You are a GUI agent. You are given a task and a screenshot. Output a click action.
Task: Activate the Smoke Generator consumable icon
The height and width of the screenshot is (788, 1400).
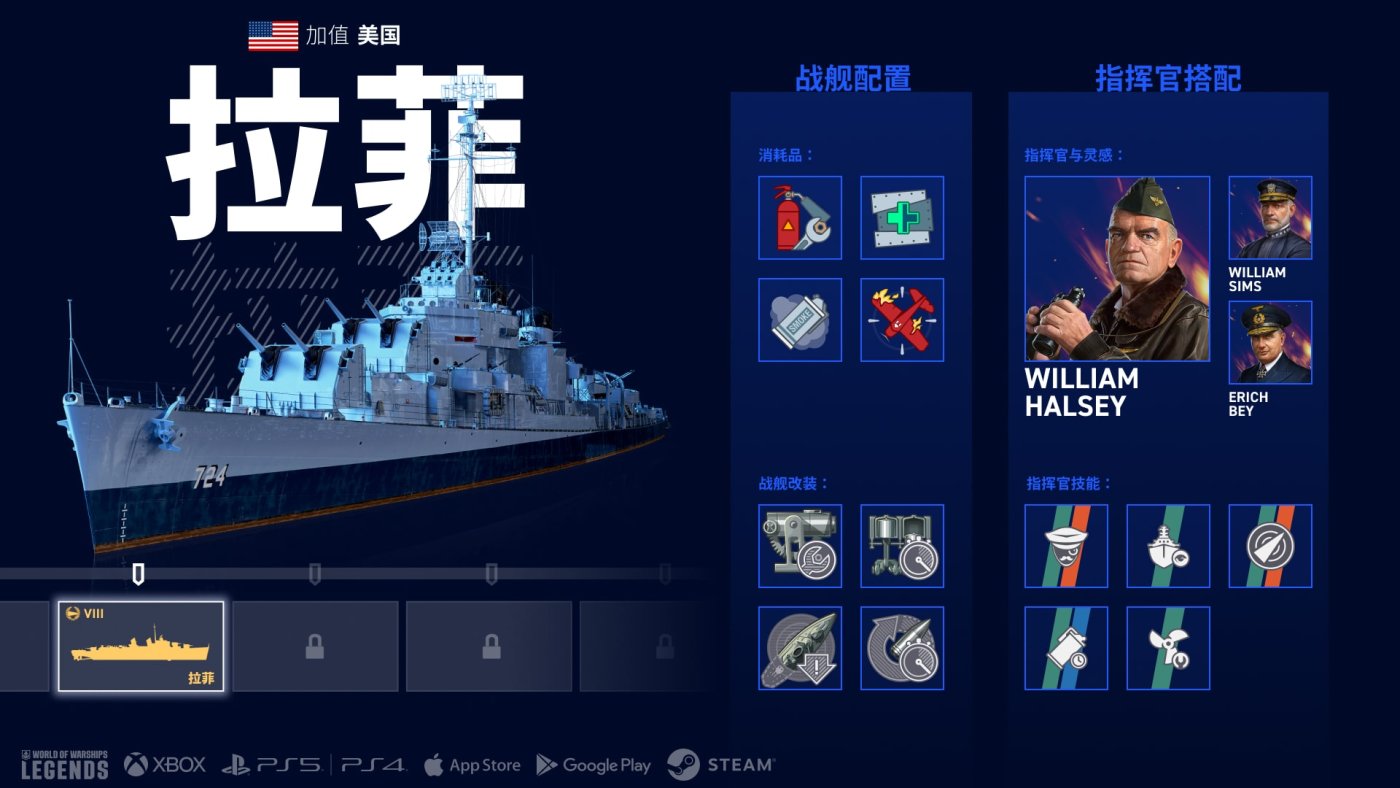click(x=800, y=320)
